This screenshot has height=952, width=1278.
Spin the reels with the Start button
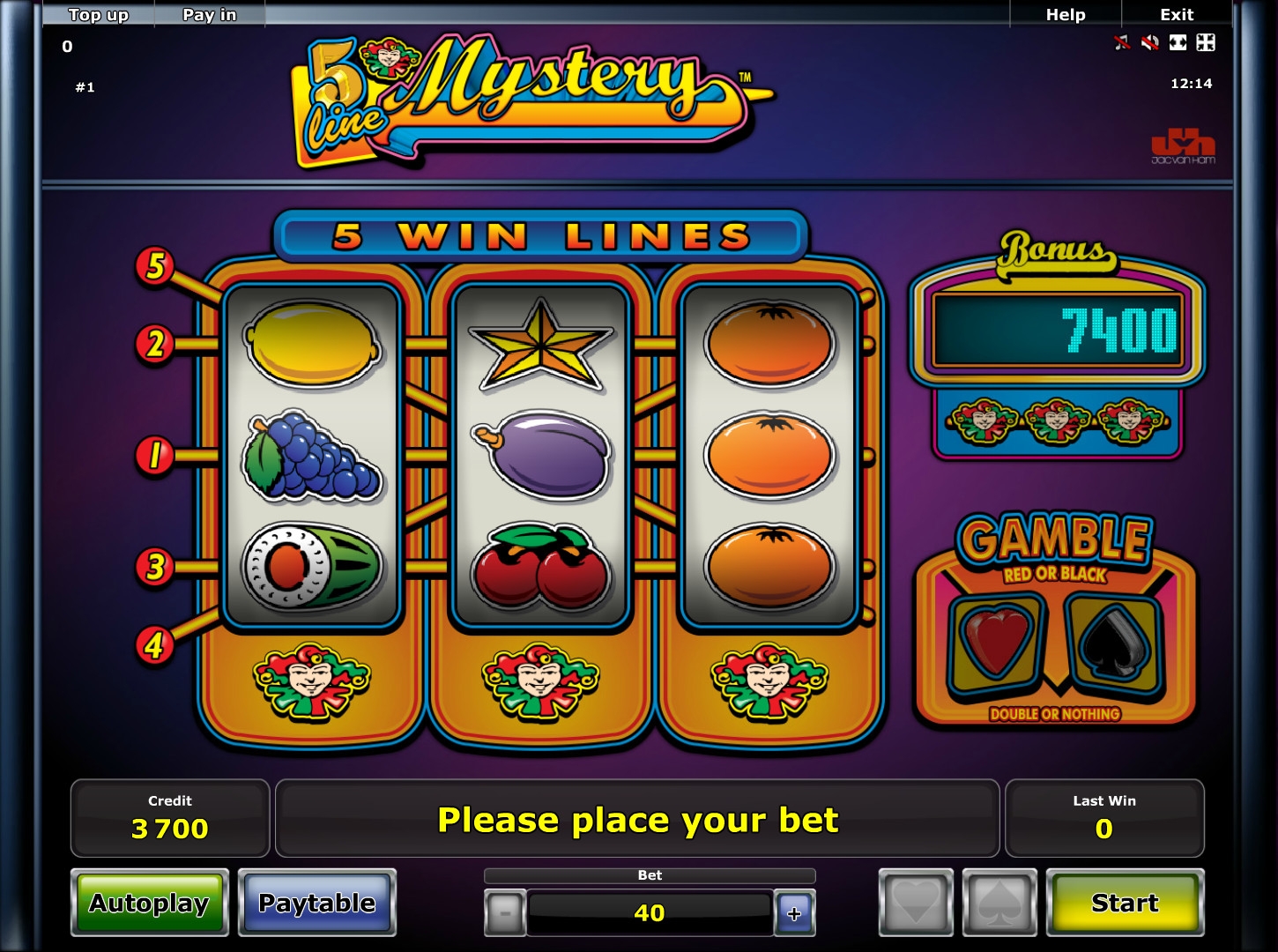click(x=1125, y=903)
